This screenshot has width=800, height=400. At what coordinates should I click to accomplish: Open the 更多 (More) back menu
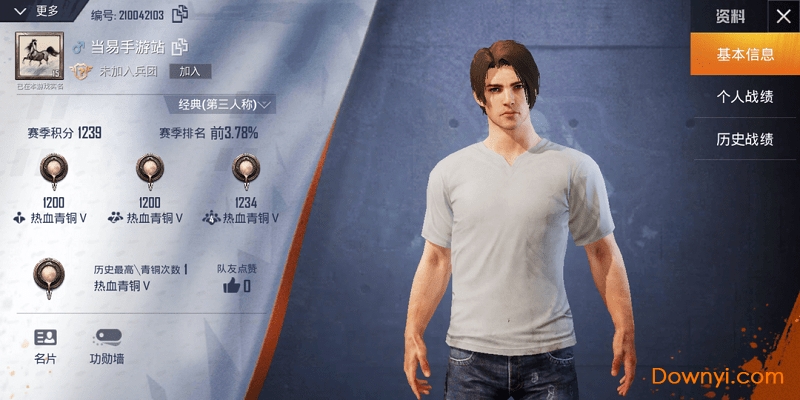pyautogui.click(x=38, y=12)
